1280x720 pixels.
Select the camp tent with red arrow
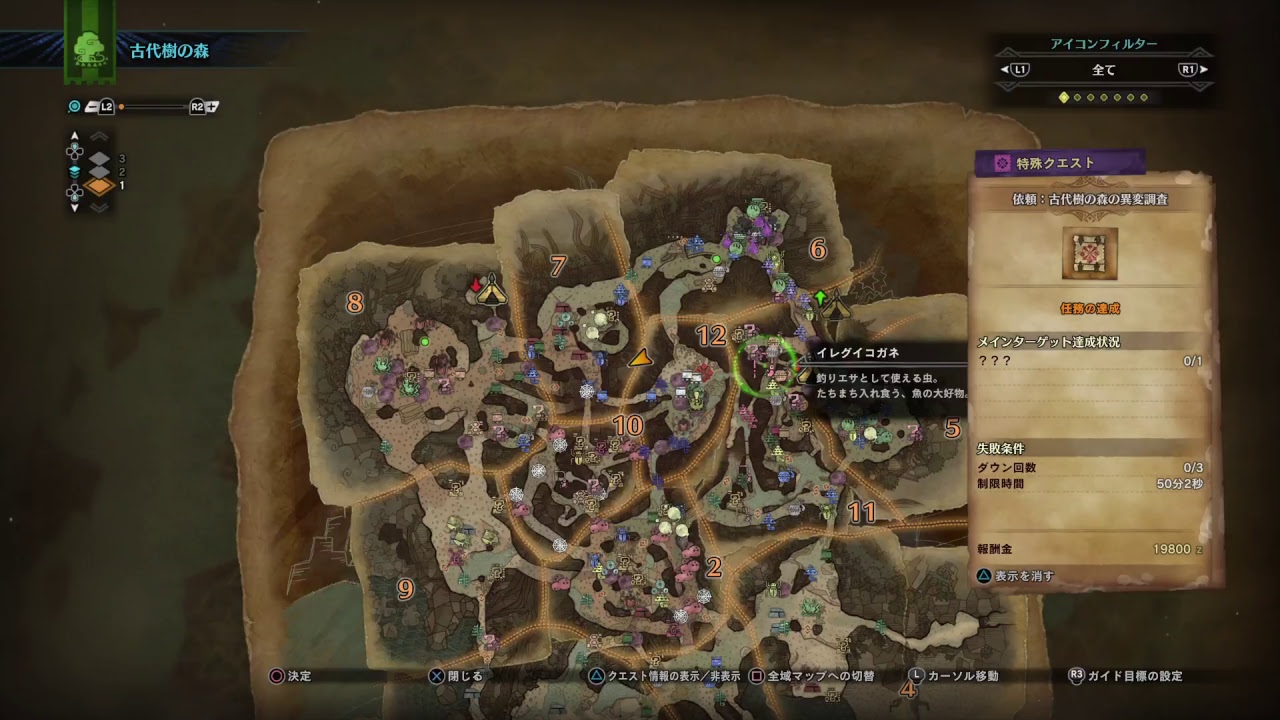click(x=489, y=290)
